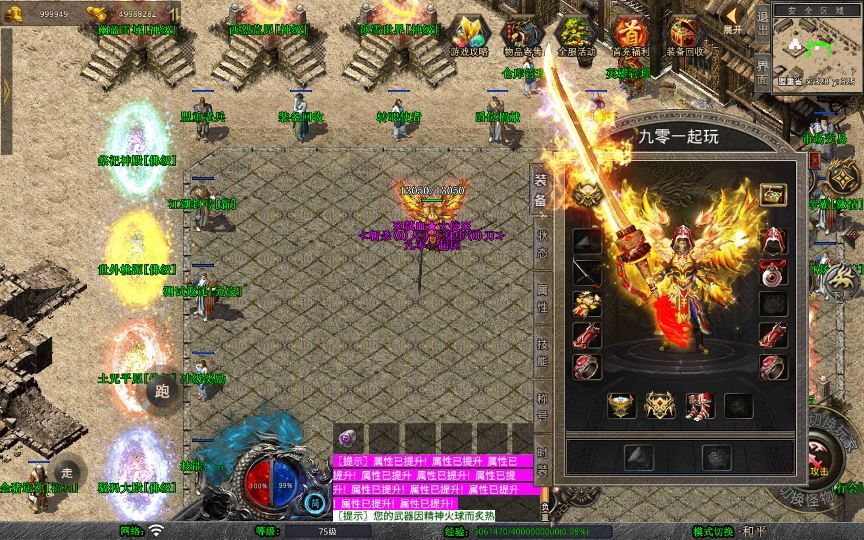Switch to the 时装 fashion tab

pos(541,459)
